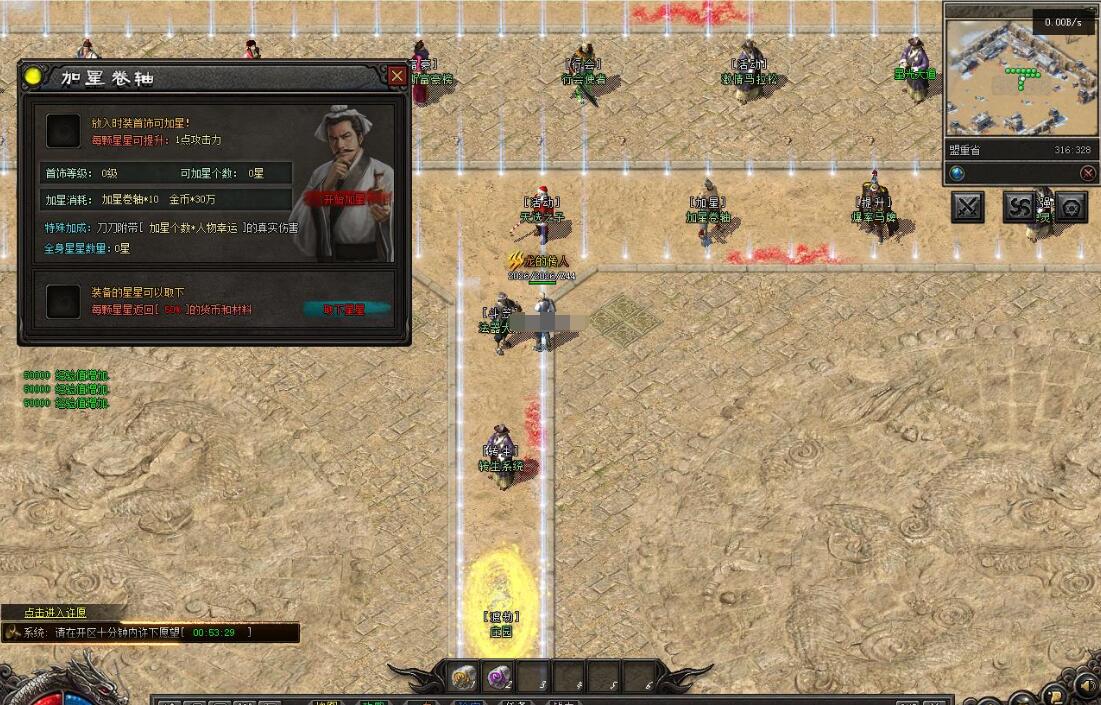Use the purple swirl hotbar item
The width and height of the screenshot is (1101, 705).
[x=499, y=677]
